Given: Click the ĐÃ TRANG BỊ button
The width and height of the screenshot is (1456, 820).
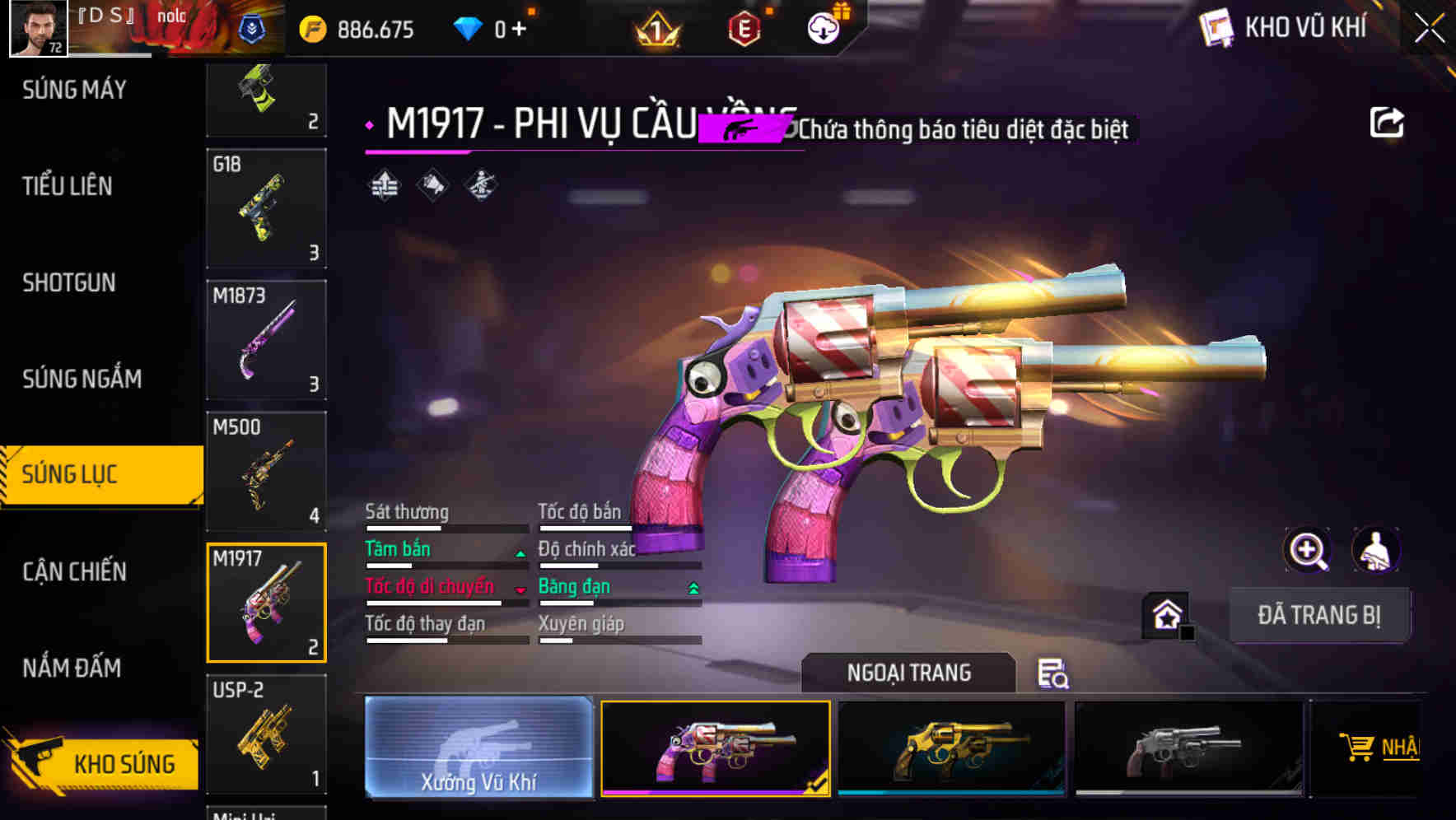Looking at the screenshot, I should (x=1319, y=614).
